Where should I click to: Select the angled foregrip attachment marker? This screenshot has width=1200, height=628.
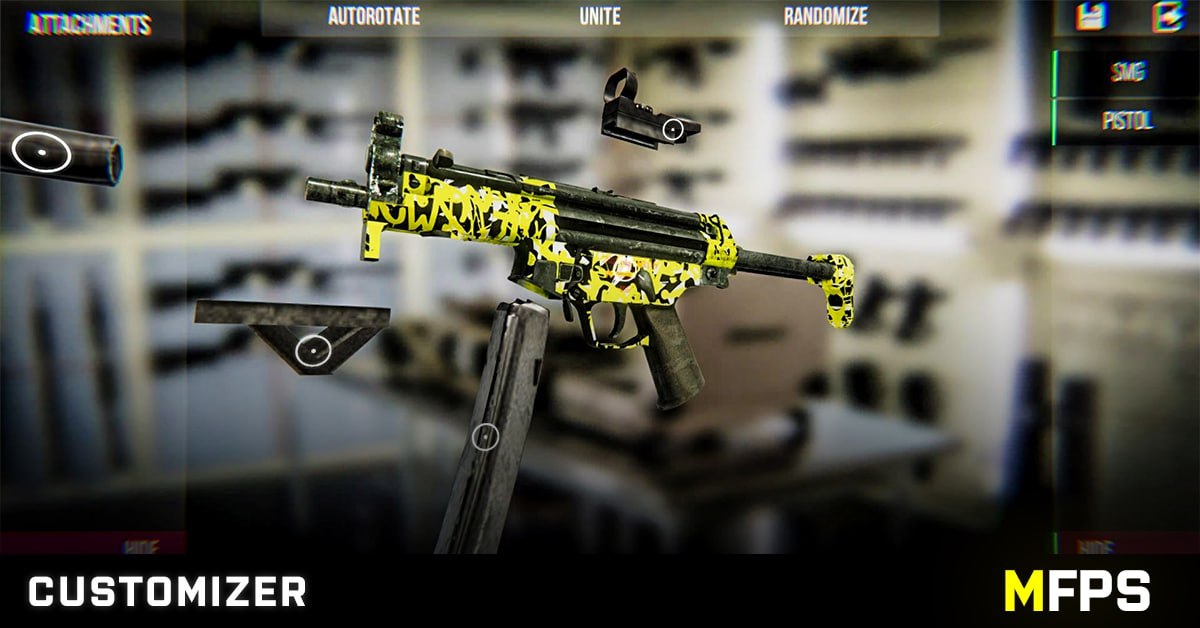(314, 350)
